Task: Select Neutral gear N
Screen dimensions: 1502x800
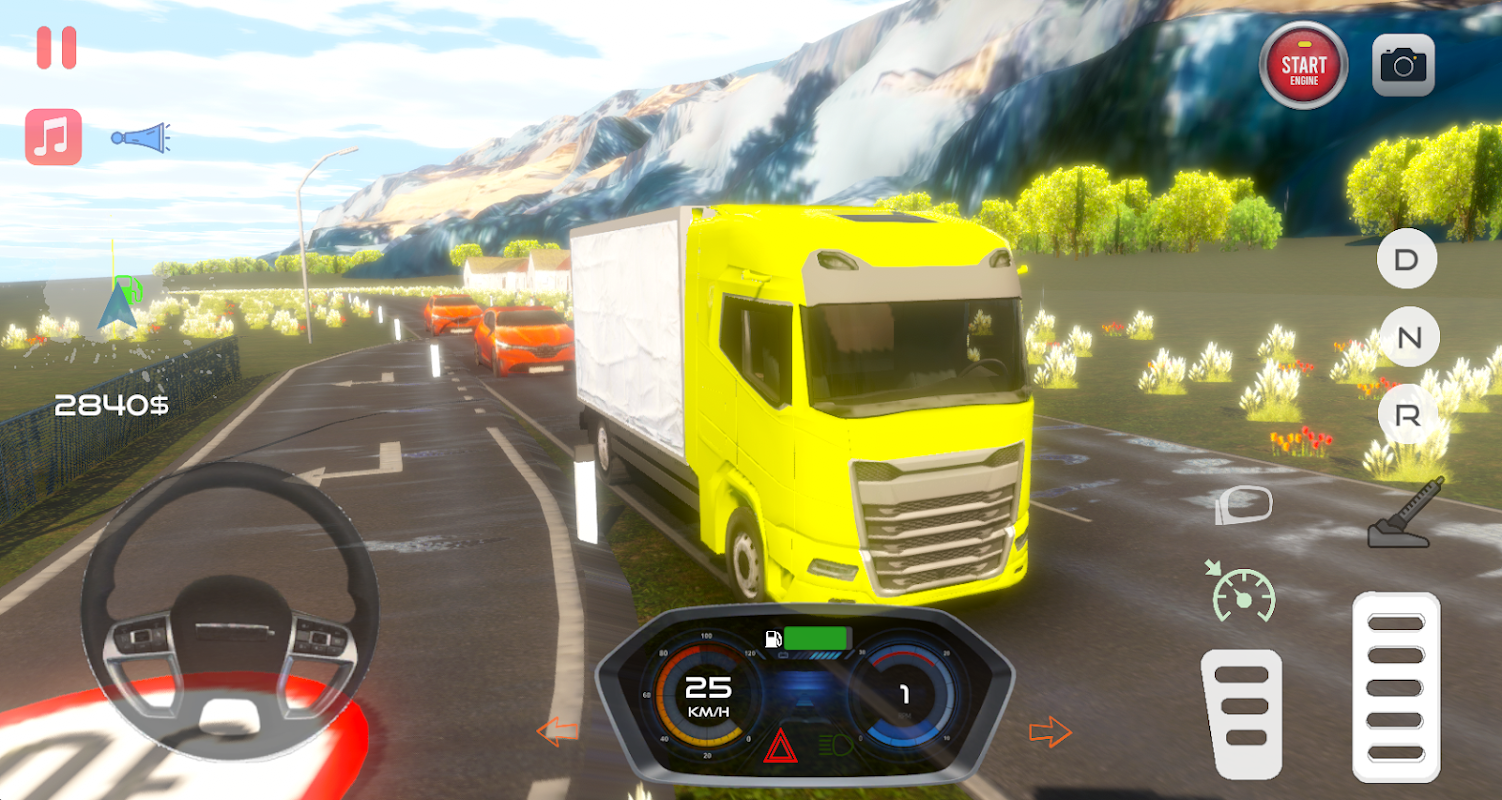Action: point(1408,338)
